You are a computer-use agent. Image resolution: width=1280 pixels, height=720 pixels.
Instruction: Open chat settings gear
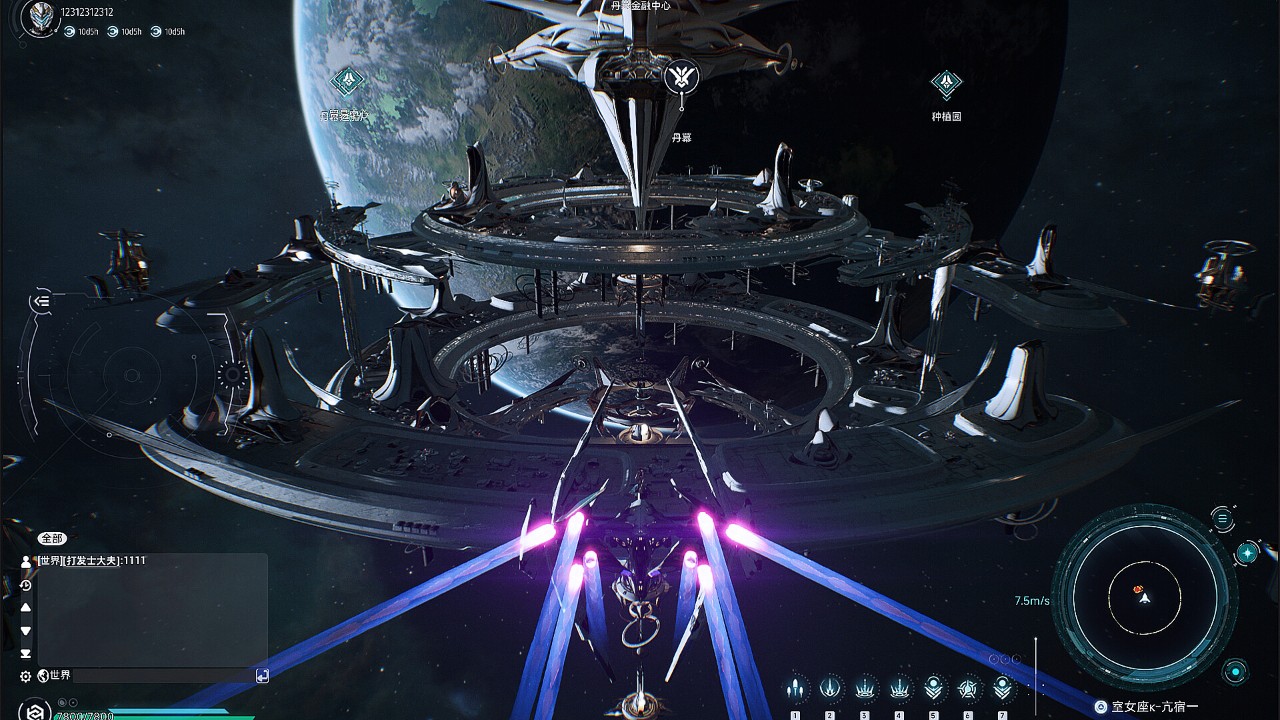click(26, 677)
